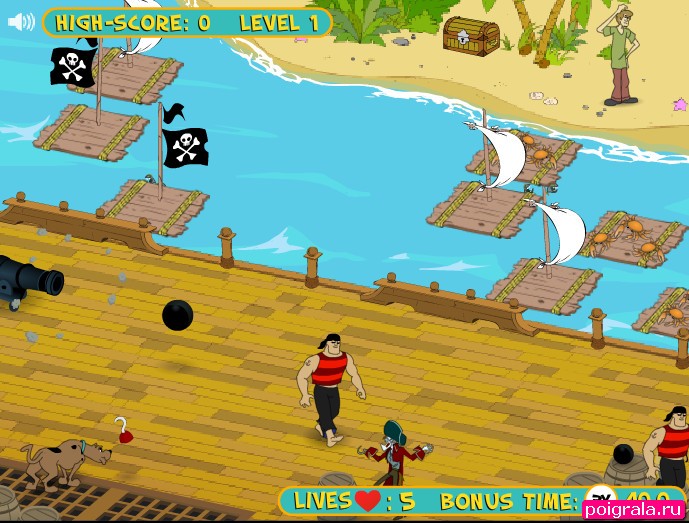
Task: Open the poigrala.ru site link
Action: pos(633,510)
